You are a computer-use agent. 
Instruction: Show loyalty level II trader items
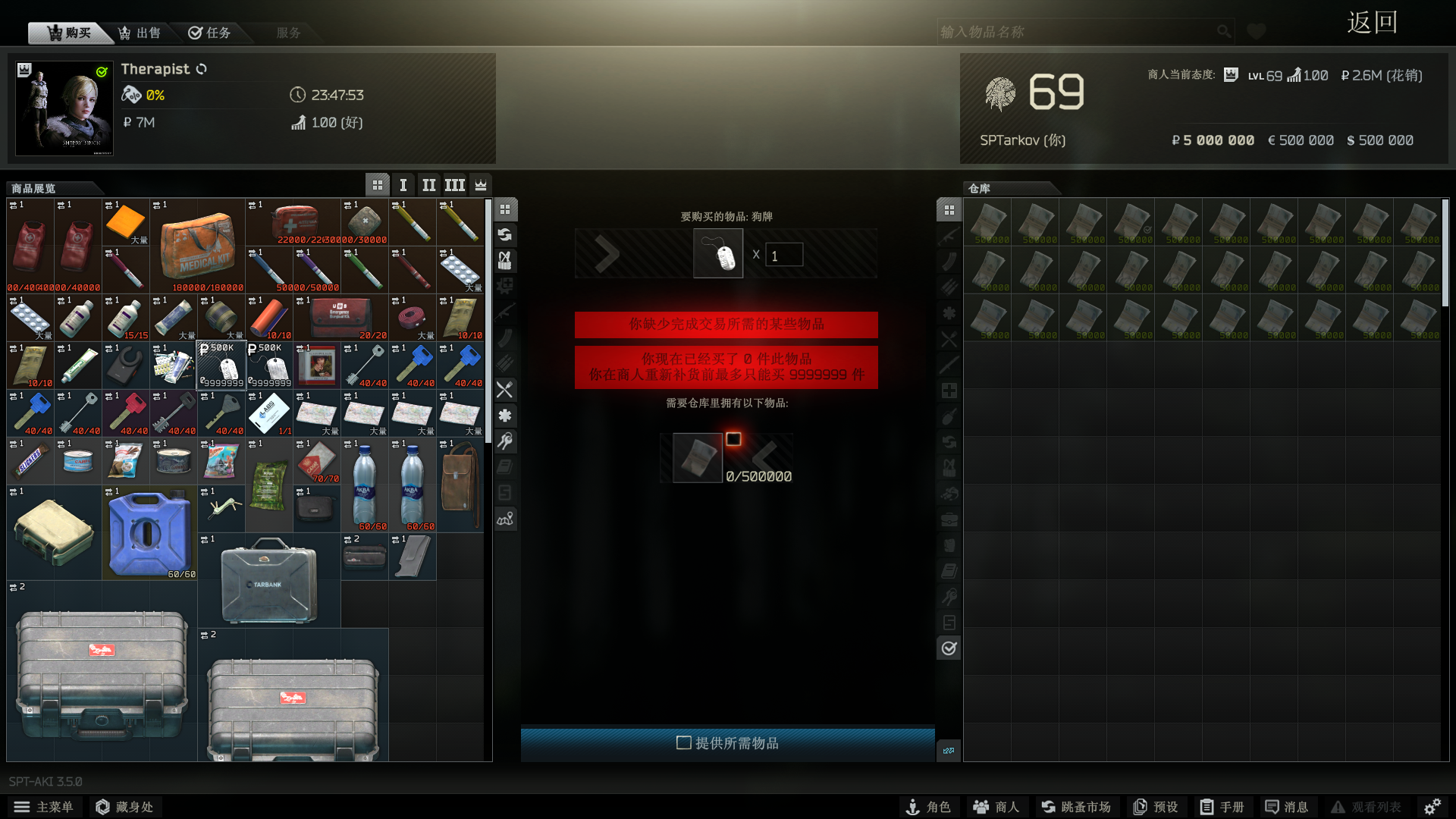coord(428,185)
